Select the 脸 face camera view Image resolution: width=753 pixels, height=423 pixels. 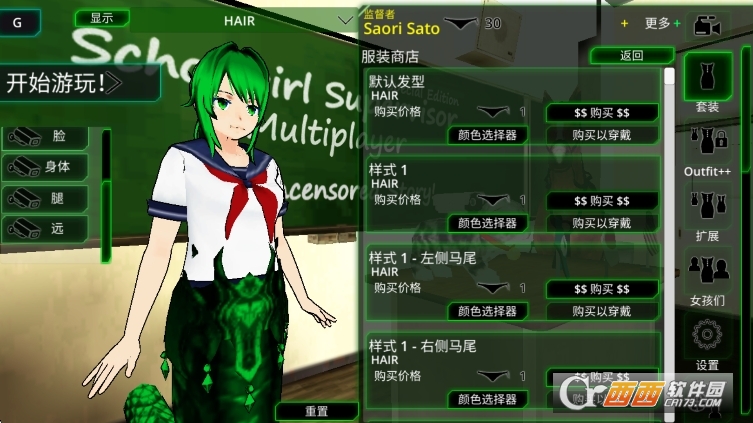[48, 137]
